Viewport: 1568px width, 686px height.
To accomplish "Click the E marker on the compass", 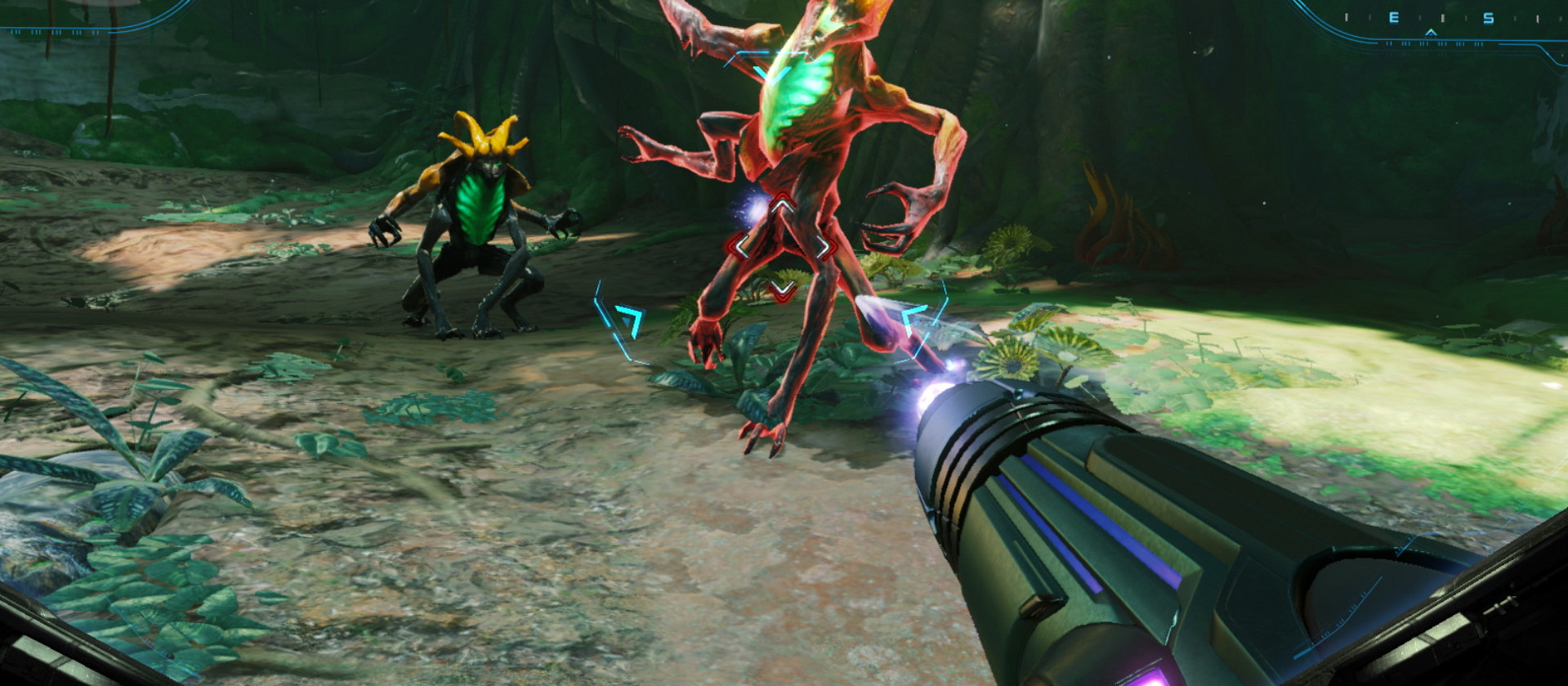I will point(1393,18).
